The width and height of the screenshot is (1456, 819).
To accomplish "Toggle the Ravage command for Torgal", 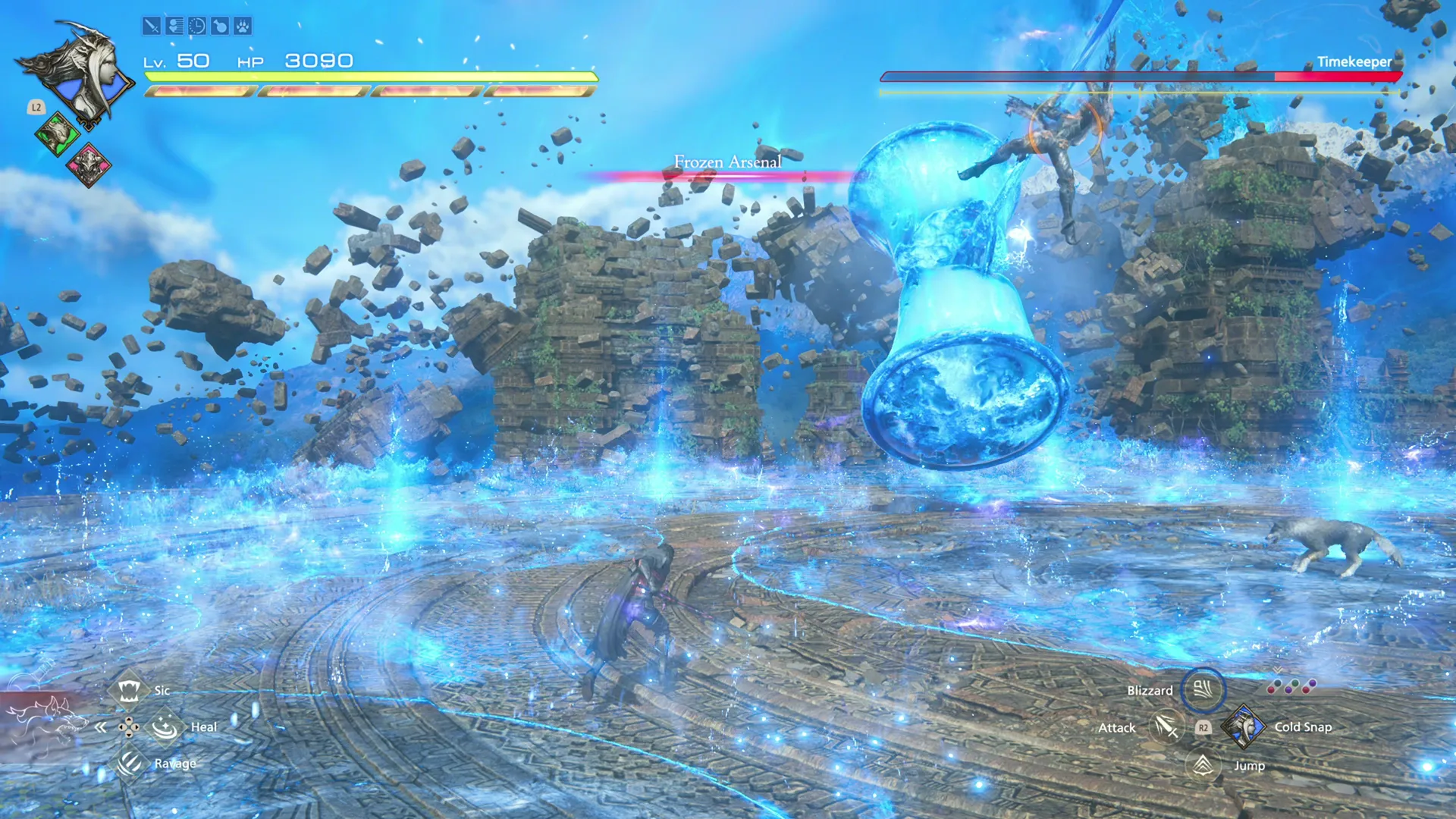I will (x=129, y=764).
